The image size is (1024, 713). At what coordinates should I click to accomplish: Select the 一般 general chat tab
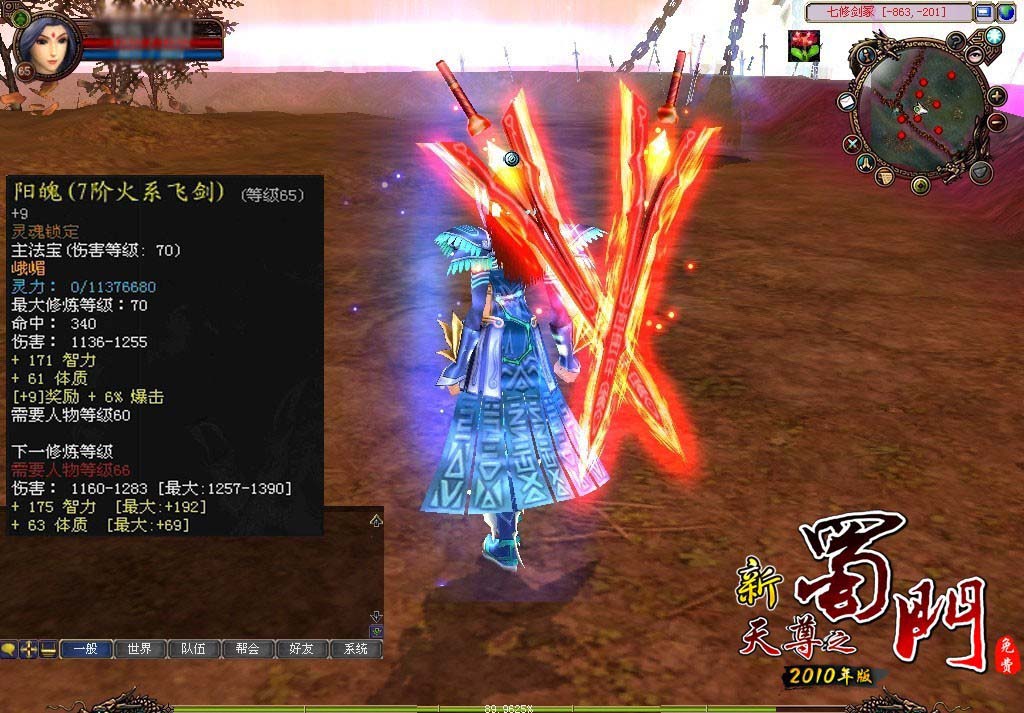(x=86, y=649)
